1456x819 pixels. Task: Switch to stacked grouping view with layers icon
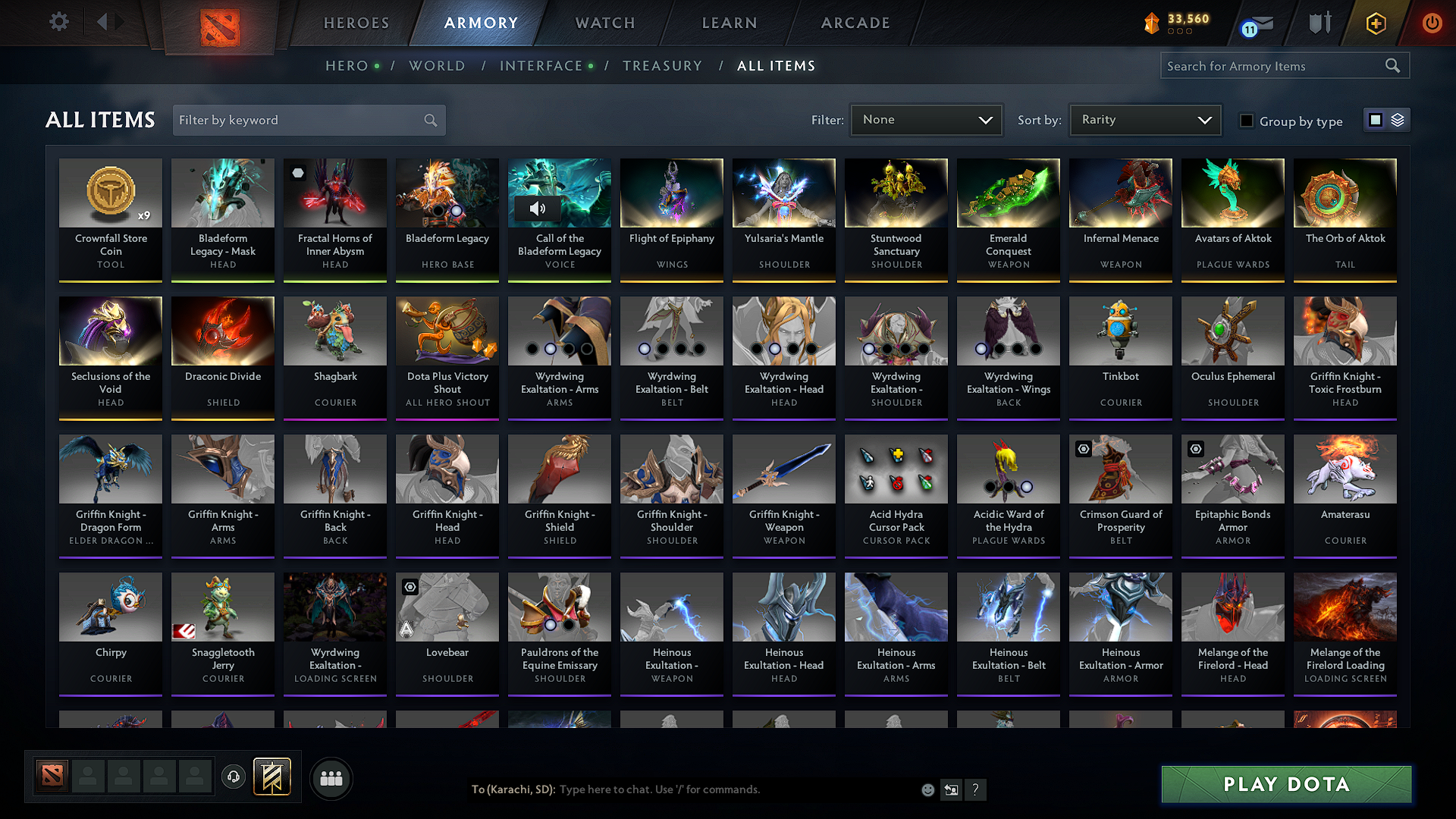click(x=1397, y=120)
